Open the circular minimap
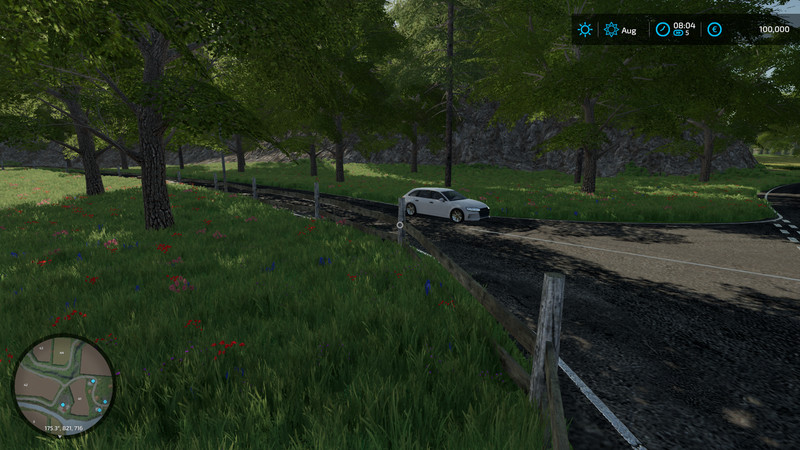Image resolution: width=800 pixels, height=450 pixels. point(63,385)
